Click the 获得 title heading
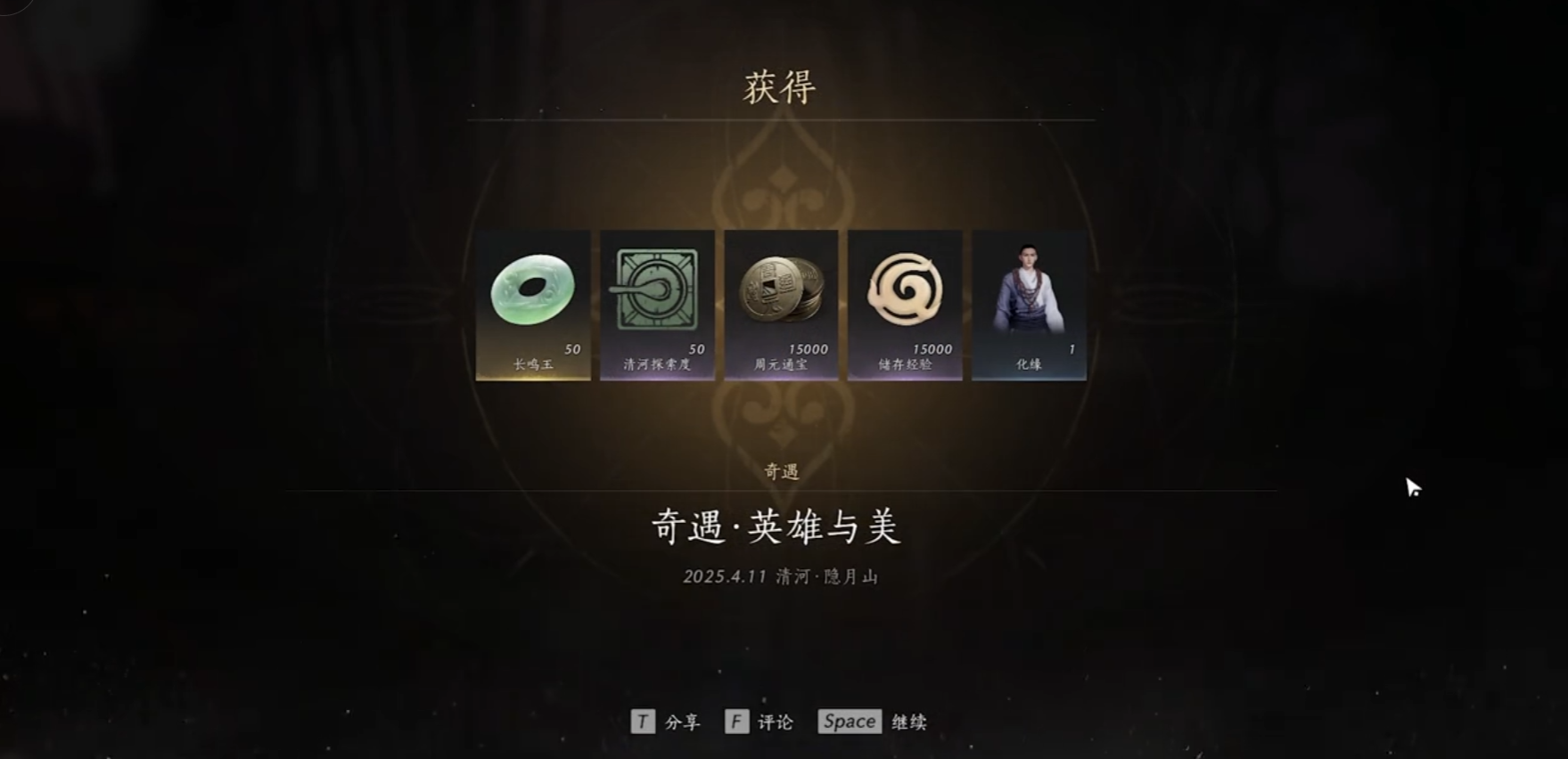 (781, 86)
